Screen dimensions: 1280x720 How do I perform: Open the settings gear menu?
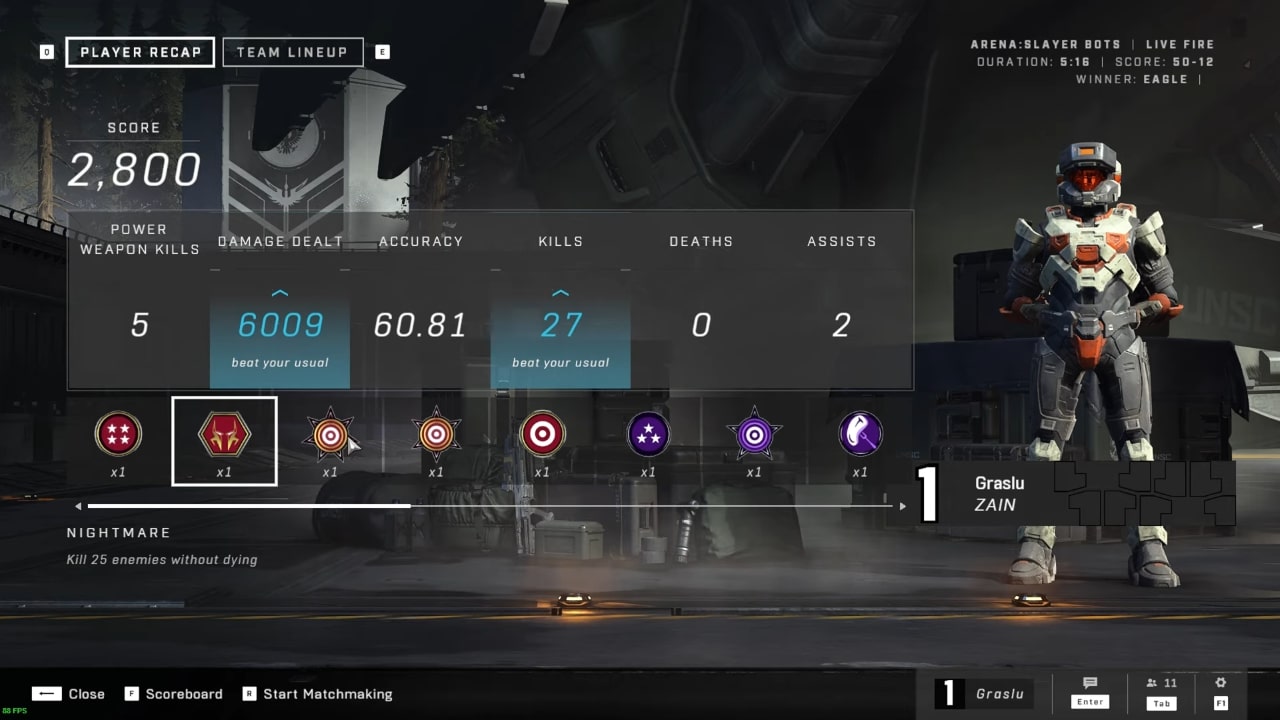pyautogui.click(x=1220, y=684)
